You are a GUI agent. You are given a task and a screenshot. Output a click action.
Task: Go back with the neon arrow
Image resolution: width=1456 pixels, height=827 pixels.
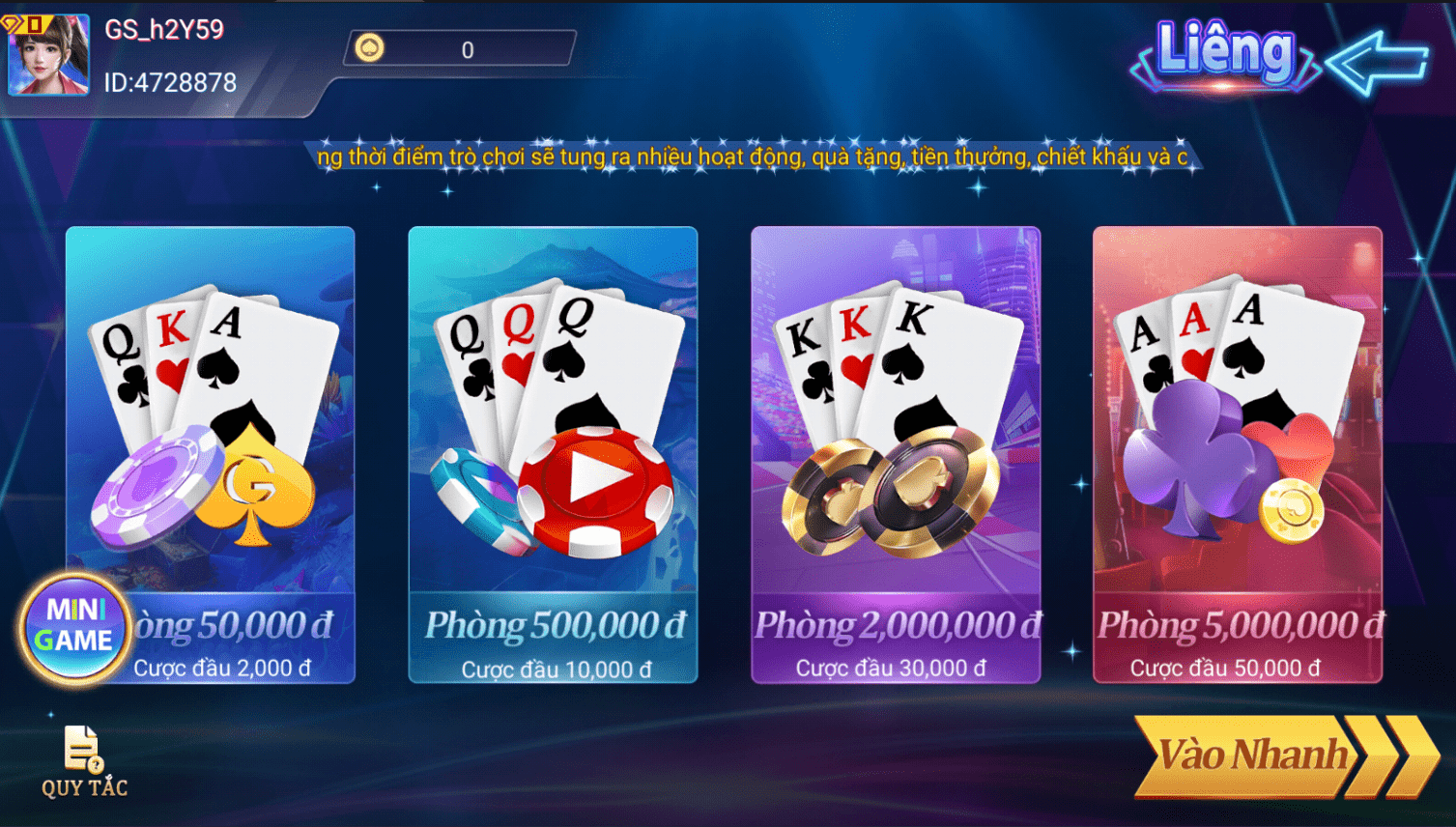(x=1377, y=63)
